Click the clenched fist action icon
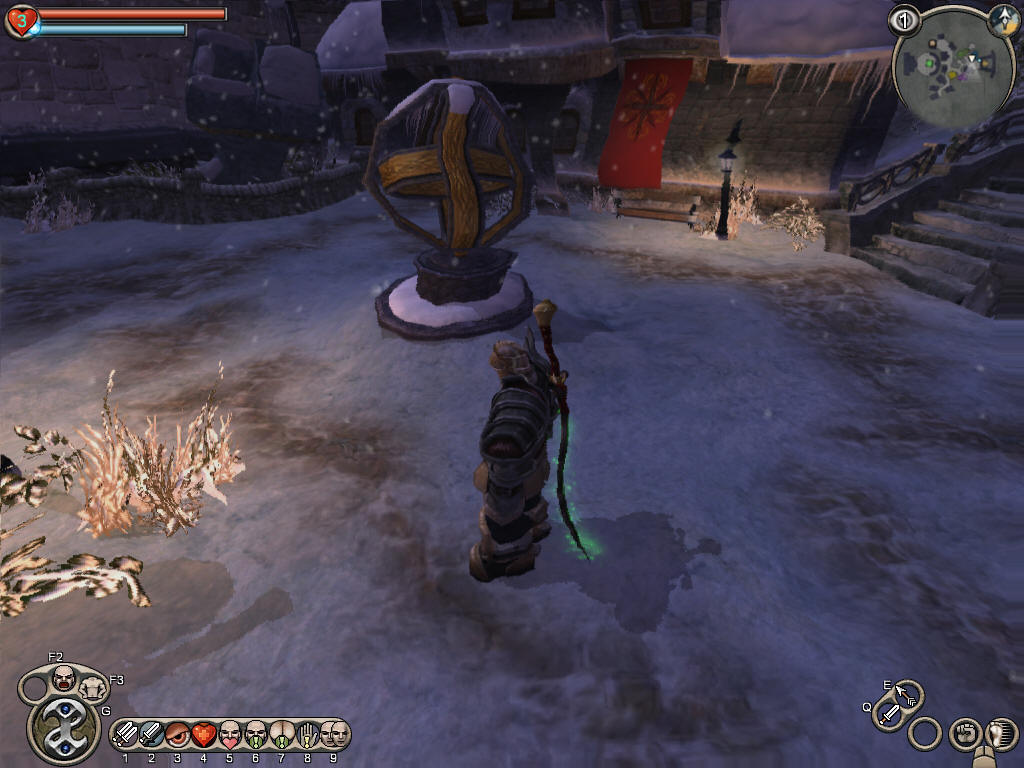Image resolution: width=1024 pixels, height=768 pixels. click(x=964, y=735)
